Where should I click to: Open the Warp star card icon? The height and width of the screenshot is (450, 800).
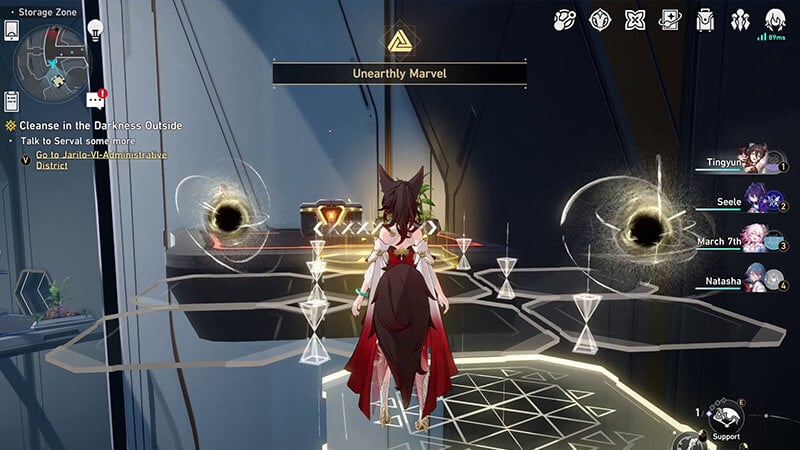tap(670, 20)
